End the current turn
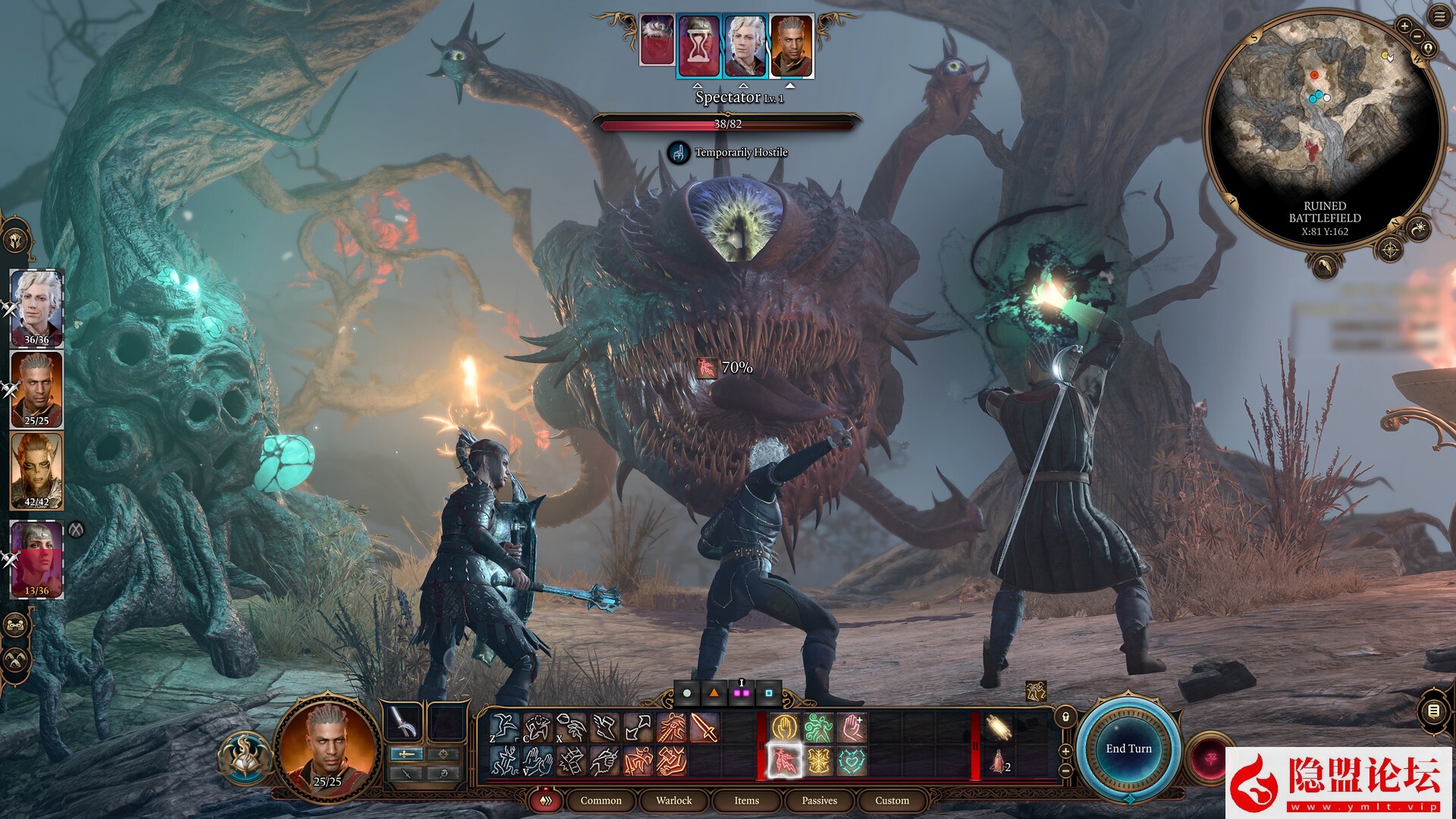 click(x=1128, y=749)
